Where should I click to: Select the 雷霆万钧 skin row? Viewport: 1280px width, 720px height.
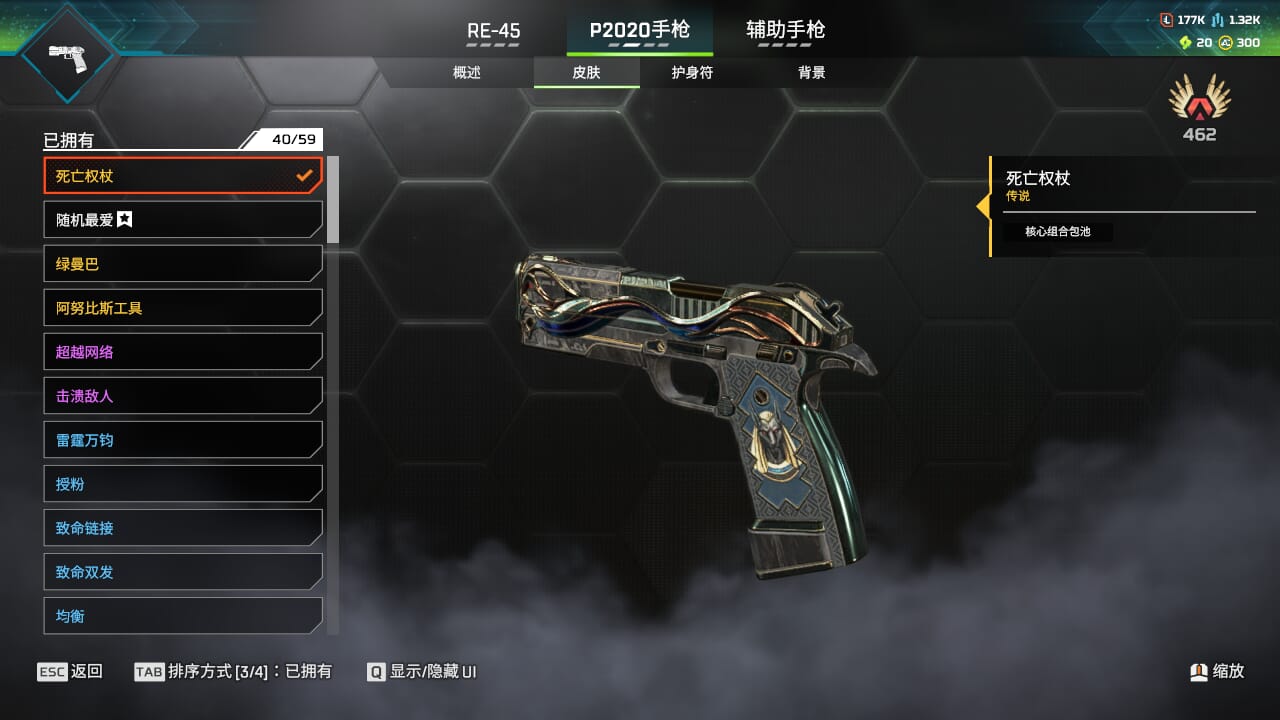(183, 440)
